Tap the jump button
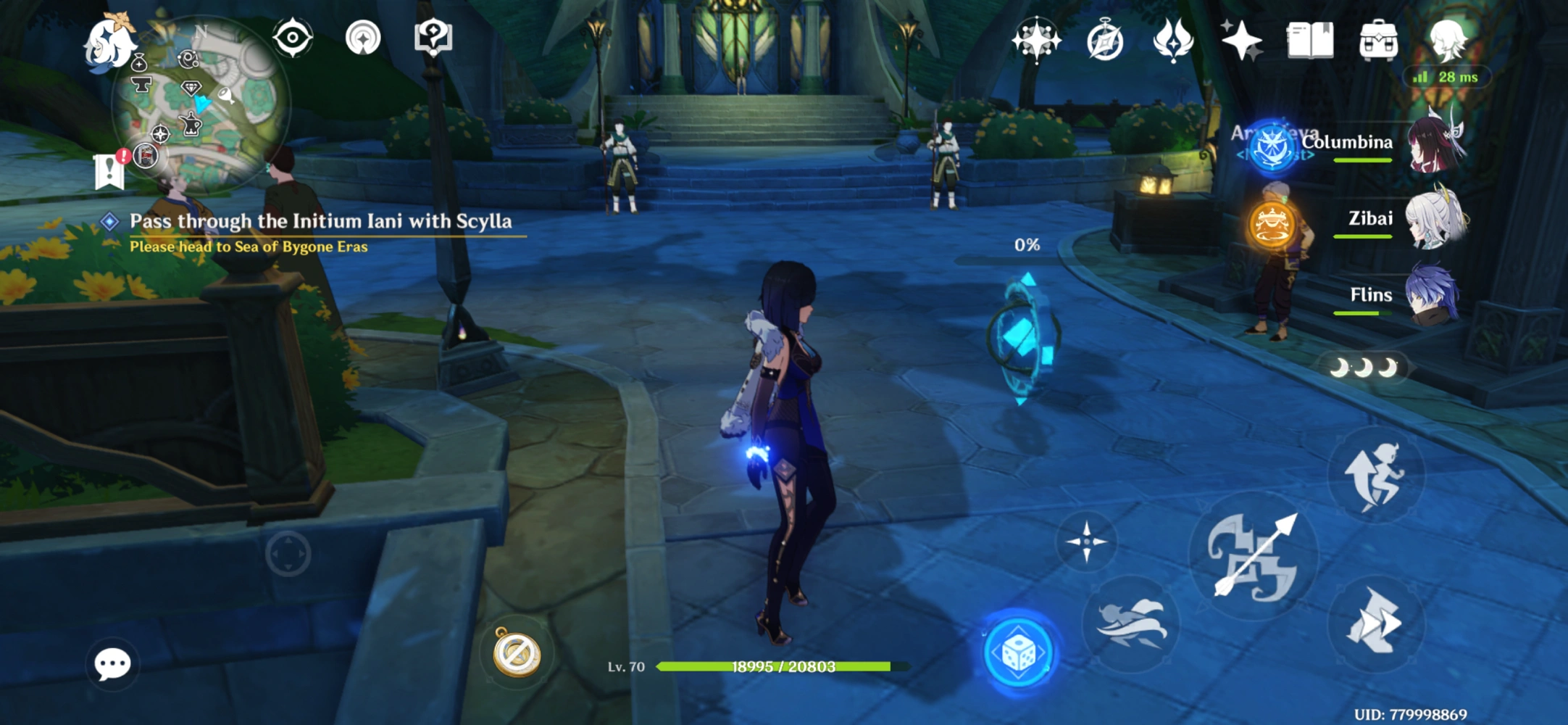1568x725 pixels. 1375,475
